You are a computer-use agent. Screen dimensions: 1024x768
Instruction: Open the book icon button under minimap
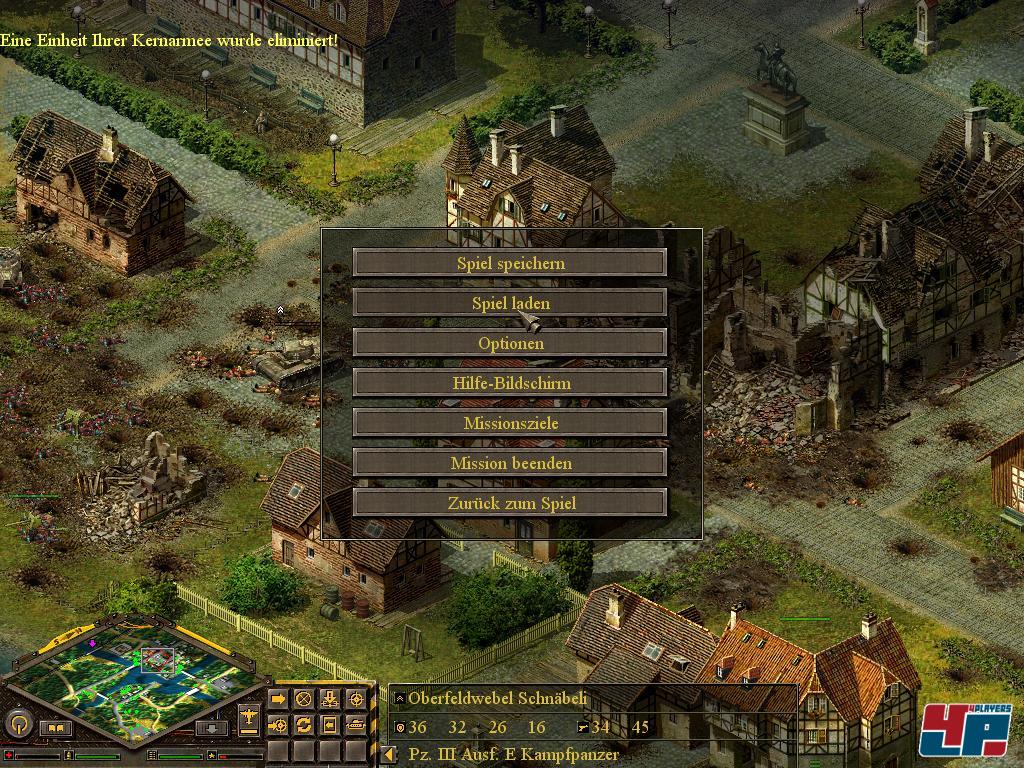[x=56, y=728]
